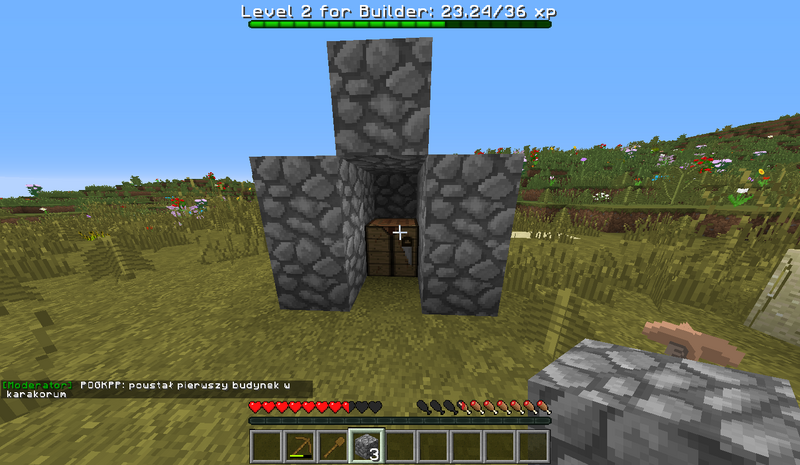
Task: Select the wooden pickaxe hotbar slot
Action: tap(299, 446)
